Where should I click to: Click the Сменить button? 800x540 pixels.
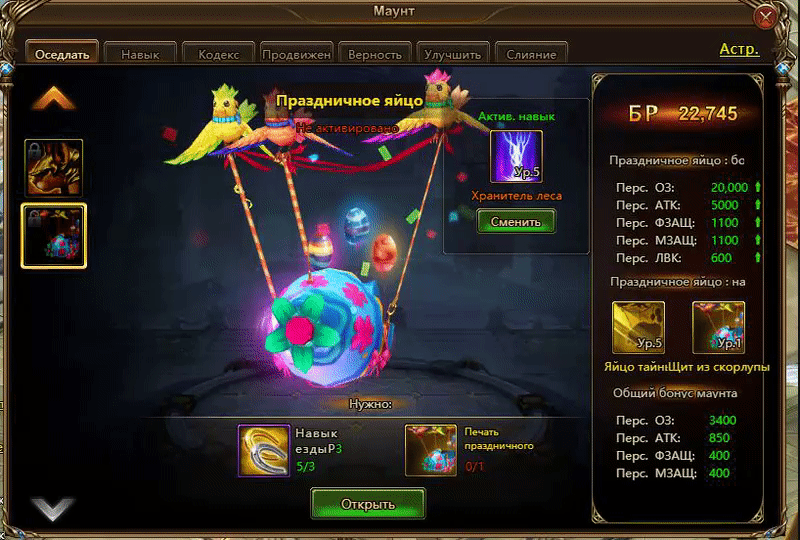pos(516,221)
